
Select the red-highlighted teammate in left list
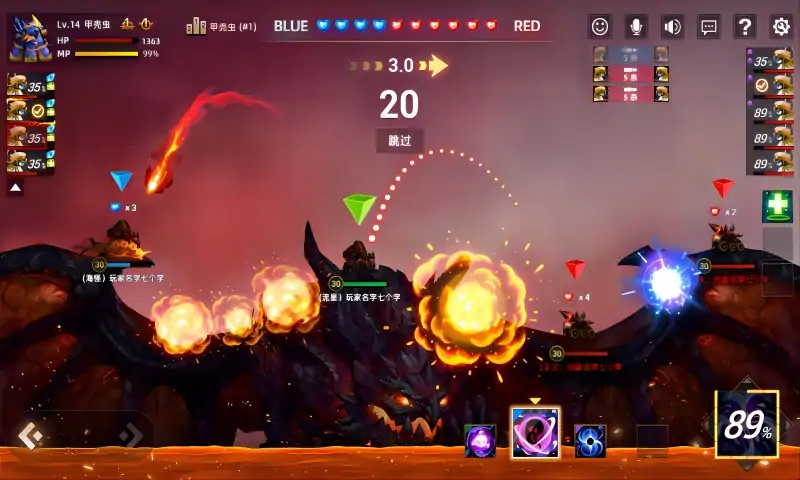[x=26, y=135]
